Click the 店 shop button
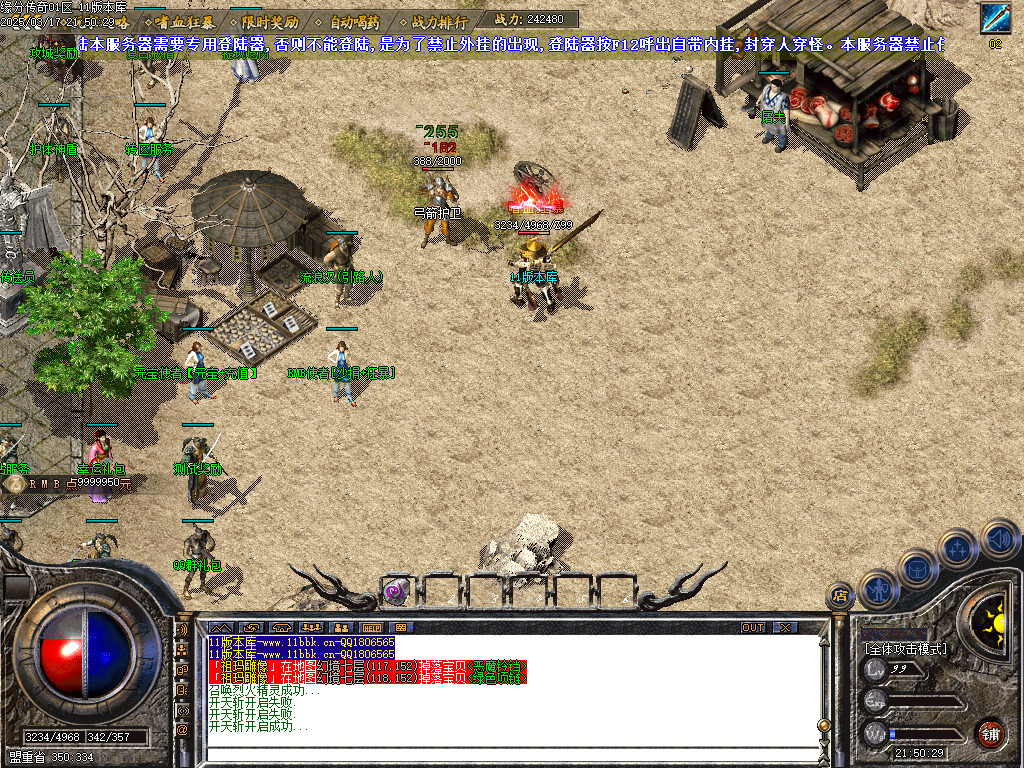 pos(840,597)
